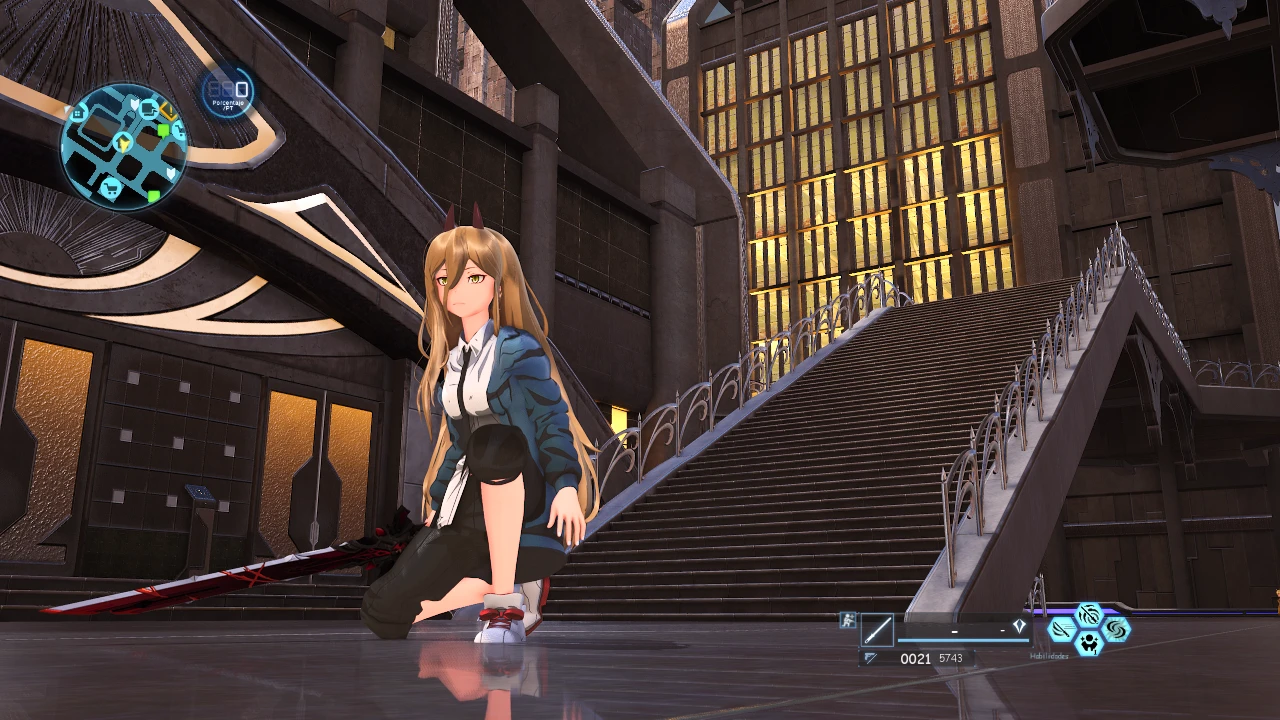Use the sparkling figure buff skill
The image size is (1280, 720).
1088,644
